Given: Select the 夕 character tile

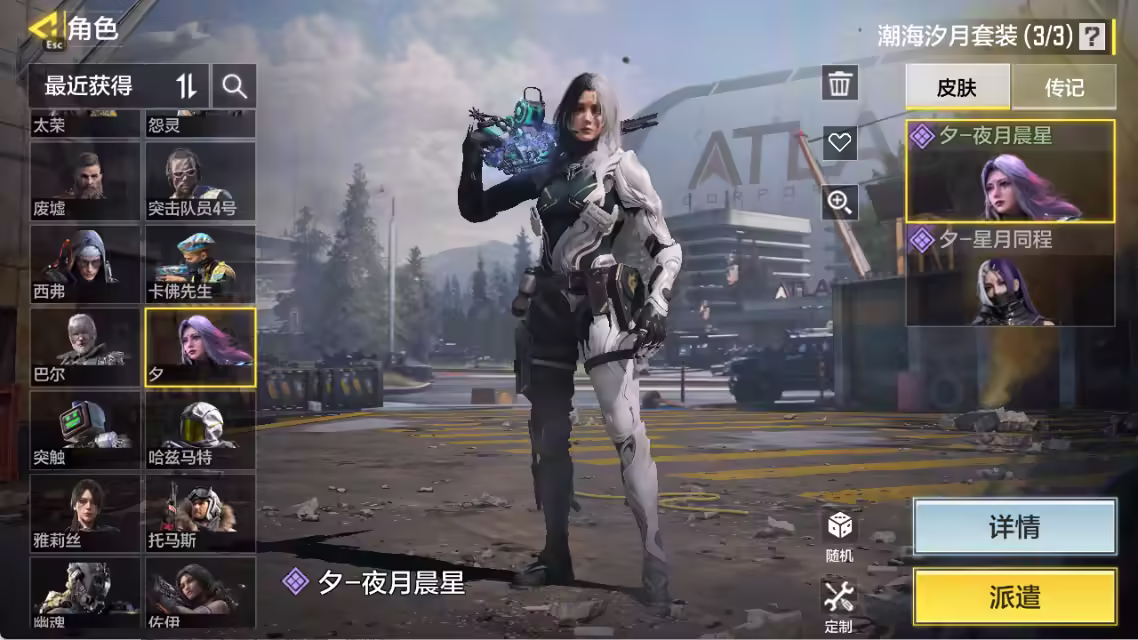Looking at the screenshot, I should click(x=200, y=347).
